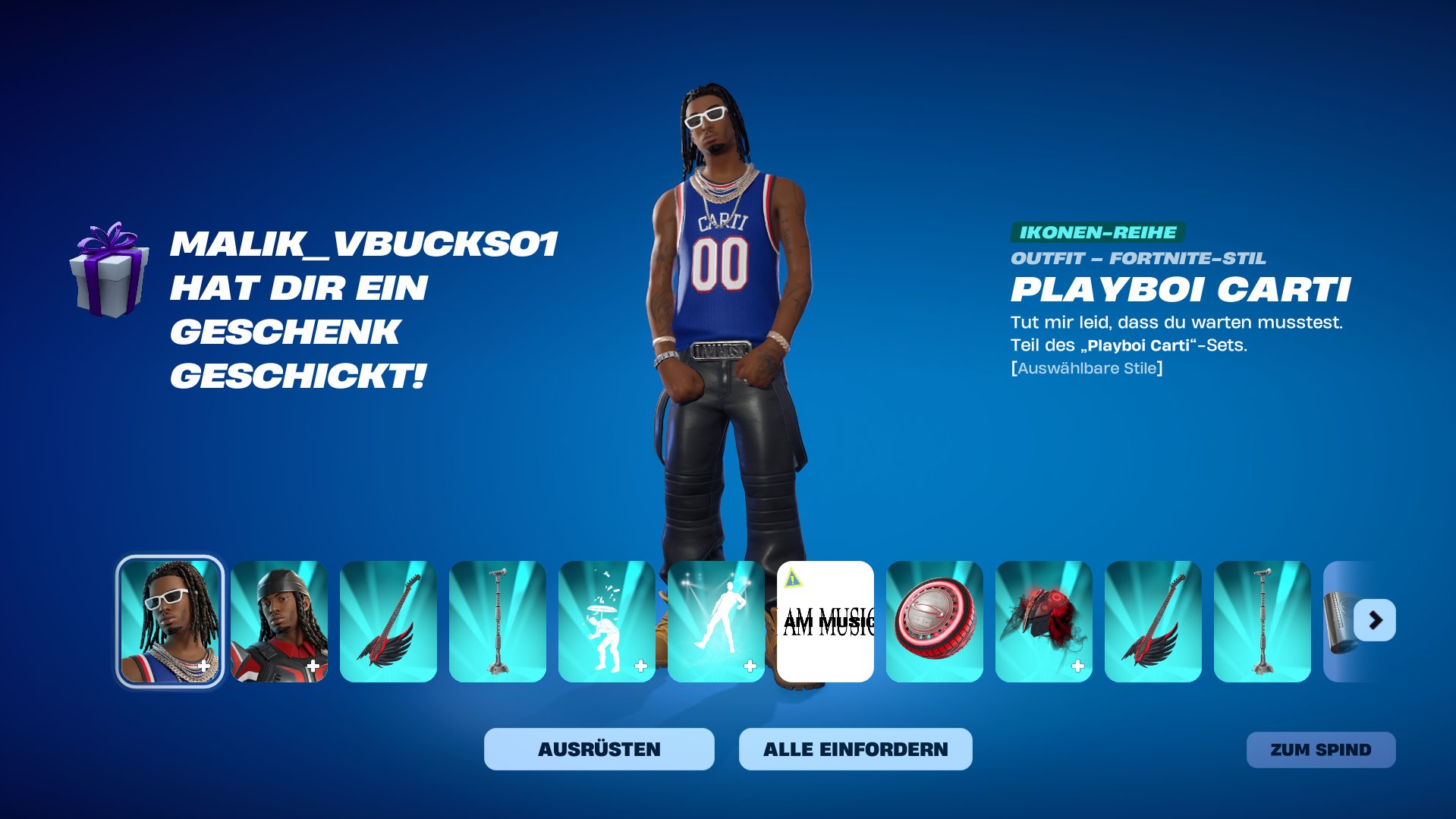Claim all gifts with ALLE EINFORDERN
This screenshot has width=1456, height=819.
pos(855,749)
